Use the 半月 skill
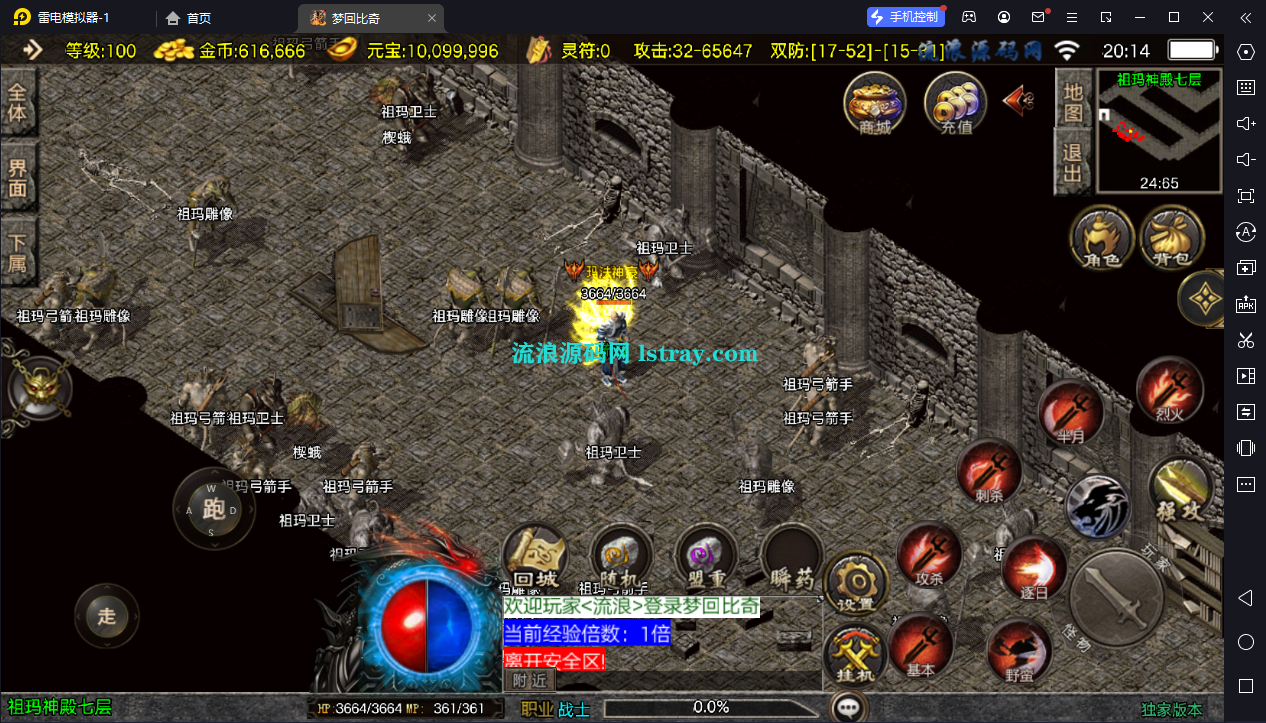Screen dimensions: 1266x723 (x=1070, y=412)
